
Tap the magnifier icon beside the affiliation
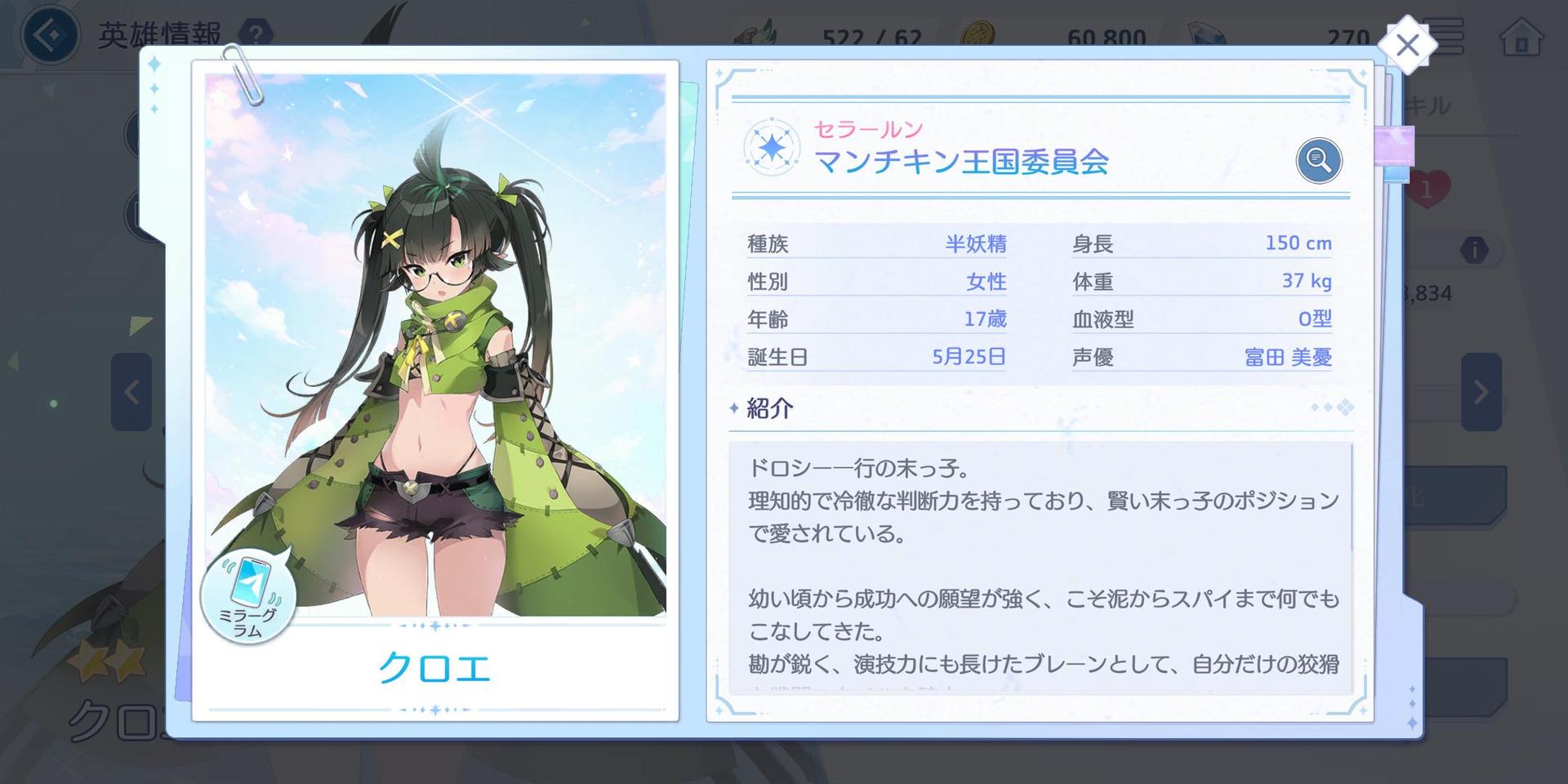pos(1318,160)
